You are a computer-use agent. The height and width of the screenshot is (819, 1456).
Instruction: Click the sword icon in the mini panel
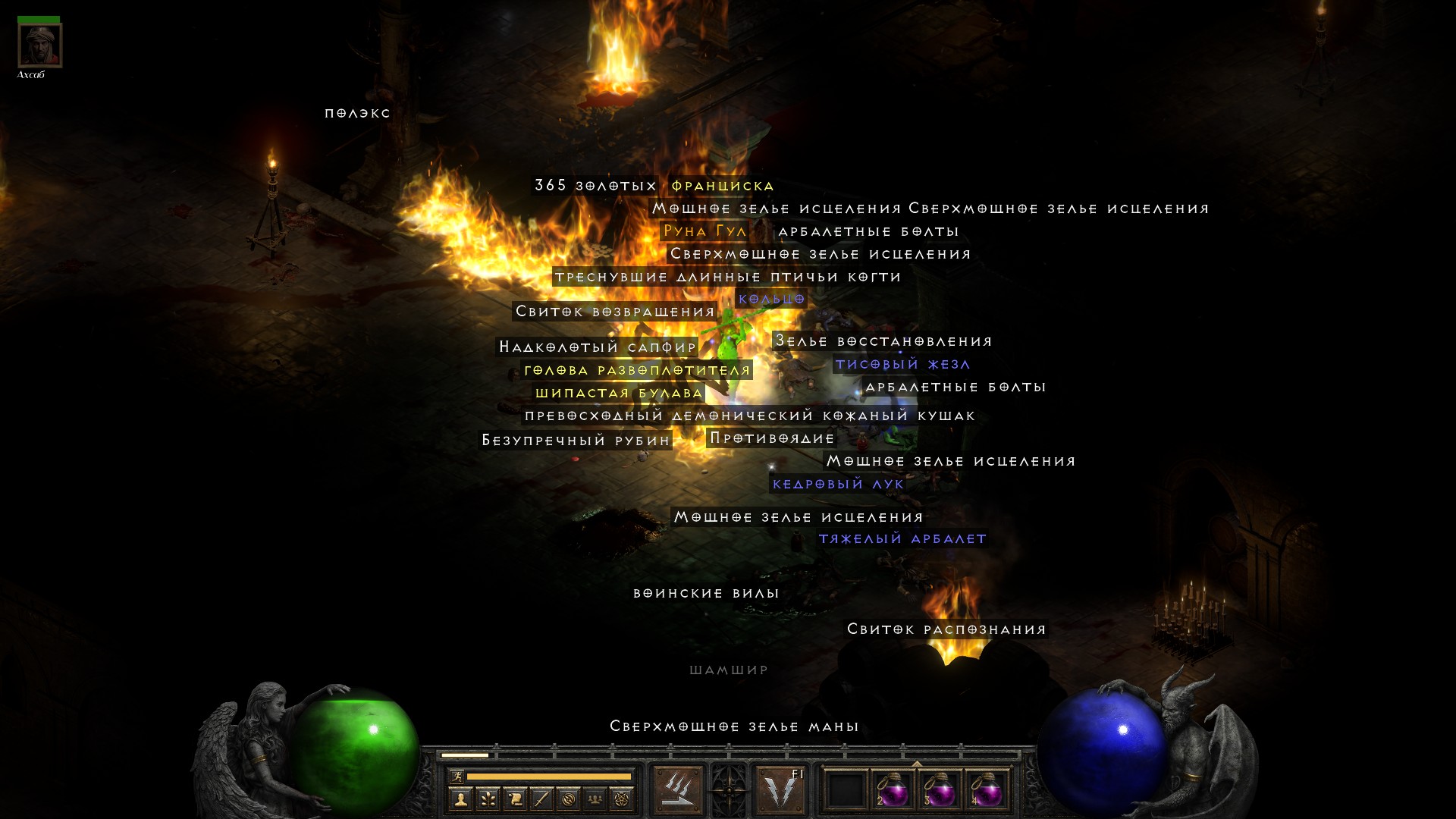click(x=541, y=799)
